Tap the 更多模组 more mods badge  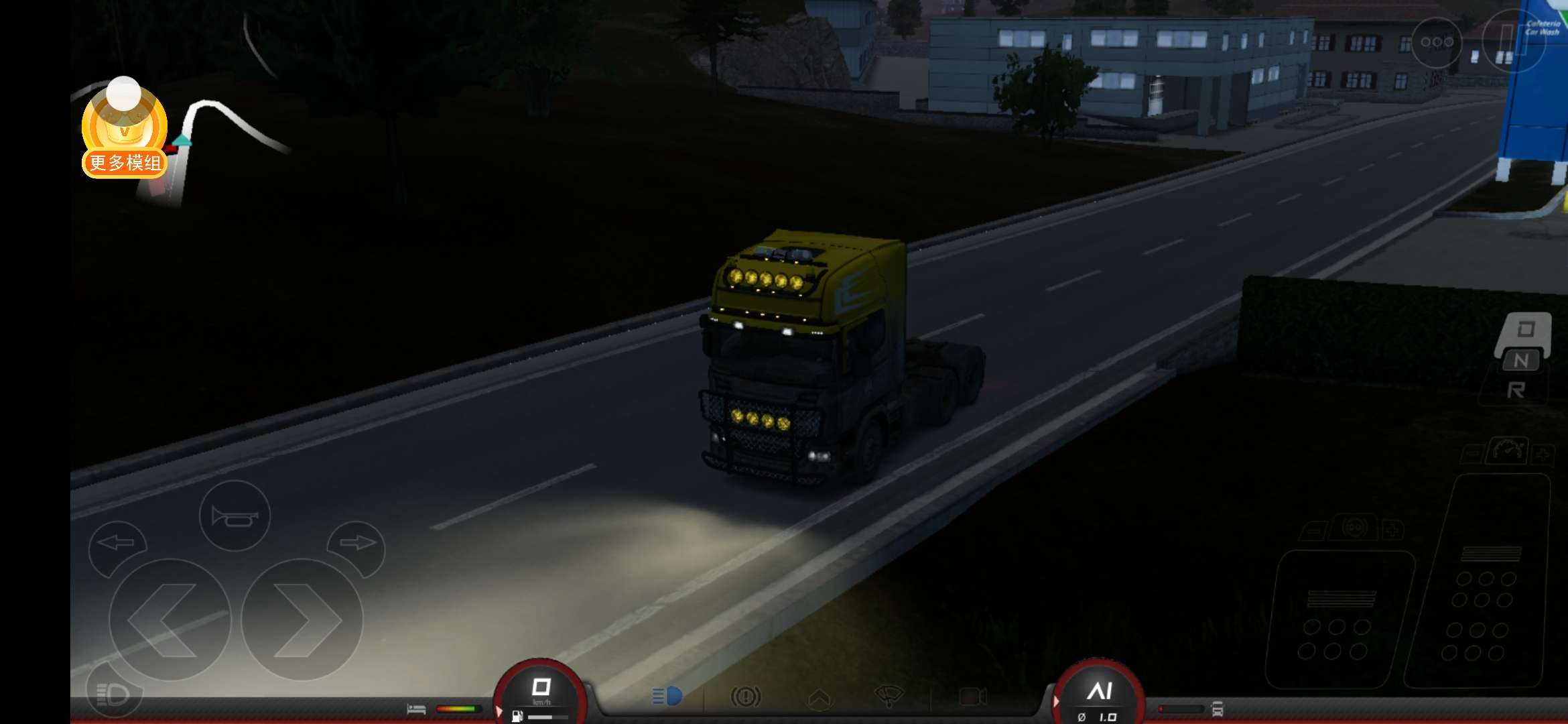click(125, 162)
